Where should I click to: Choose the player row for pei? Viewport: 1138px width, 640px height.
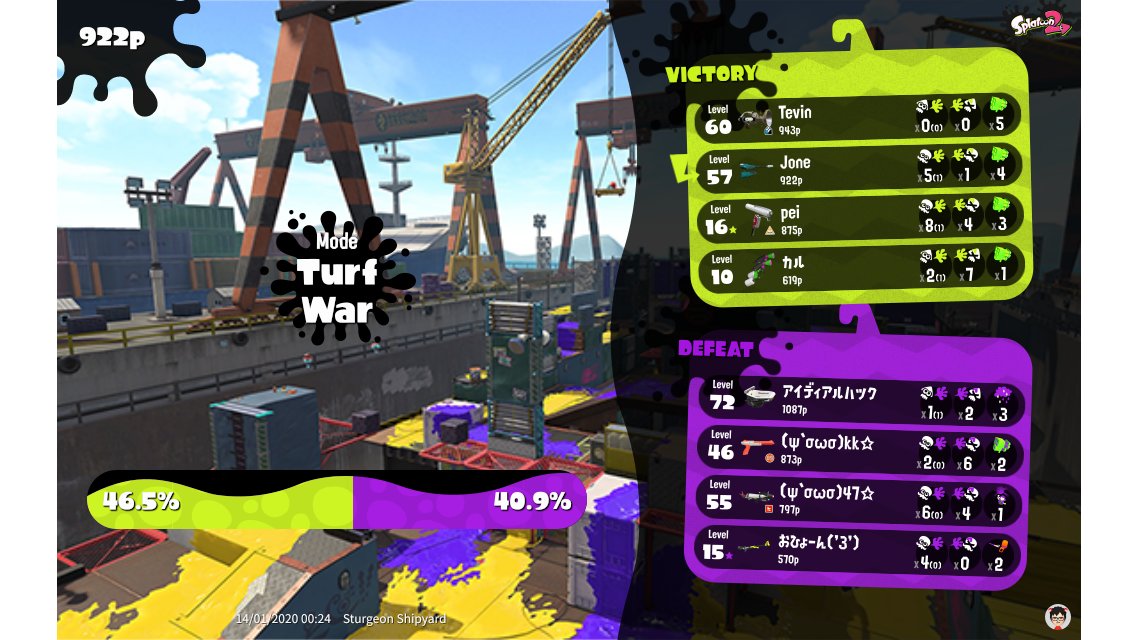[860, 218]
